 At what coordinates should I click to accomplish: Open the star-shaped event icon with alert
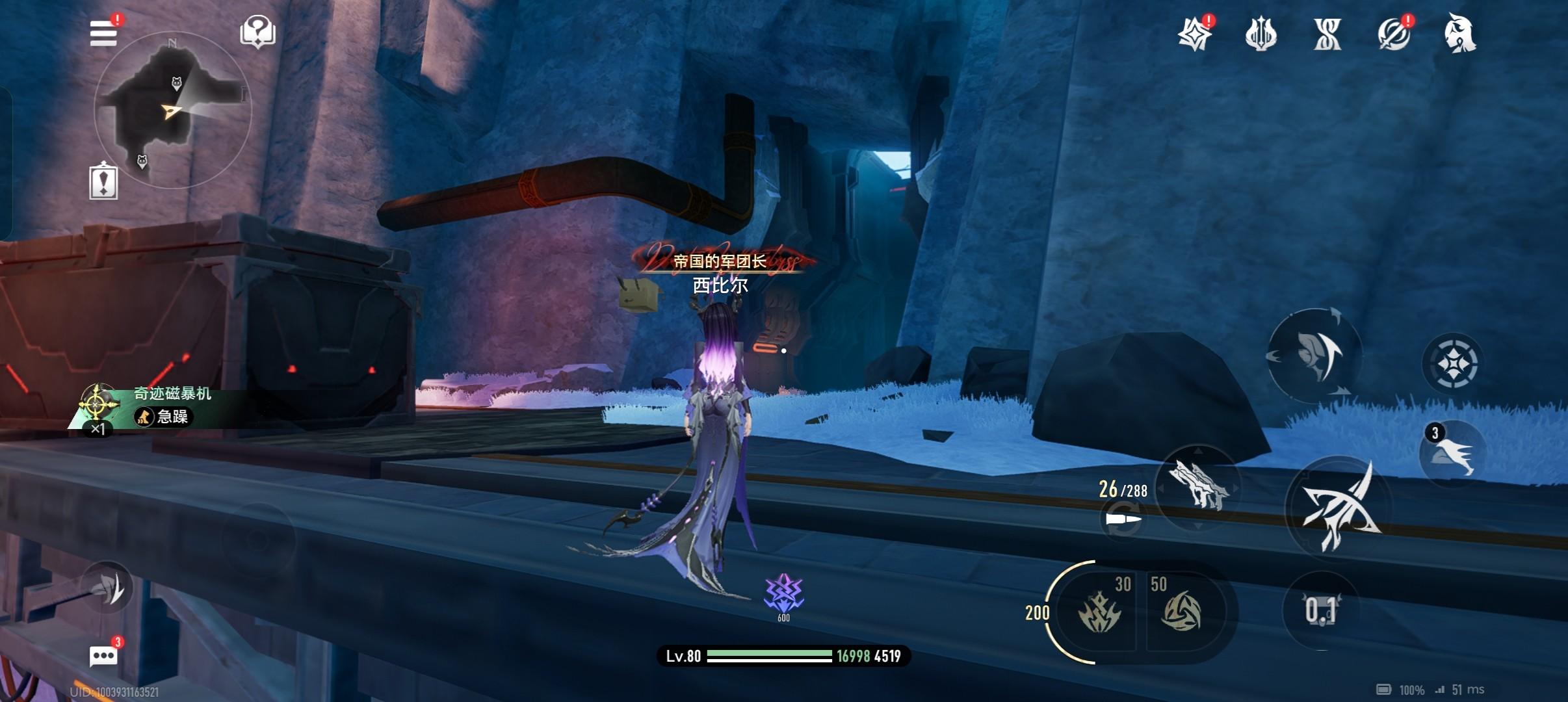click(1195, 34)
